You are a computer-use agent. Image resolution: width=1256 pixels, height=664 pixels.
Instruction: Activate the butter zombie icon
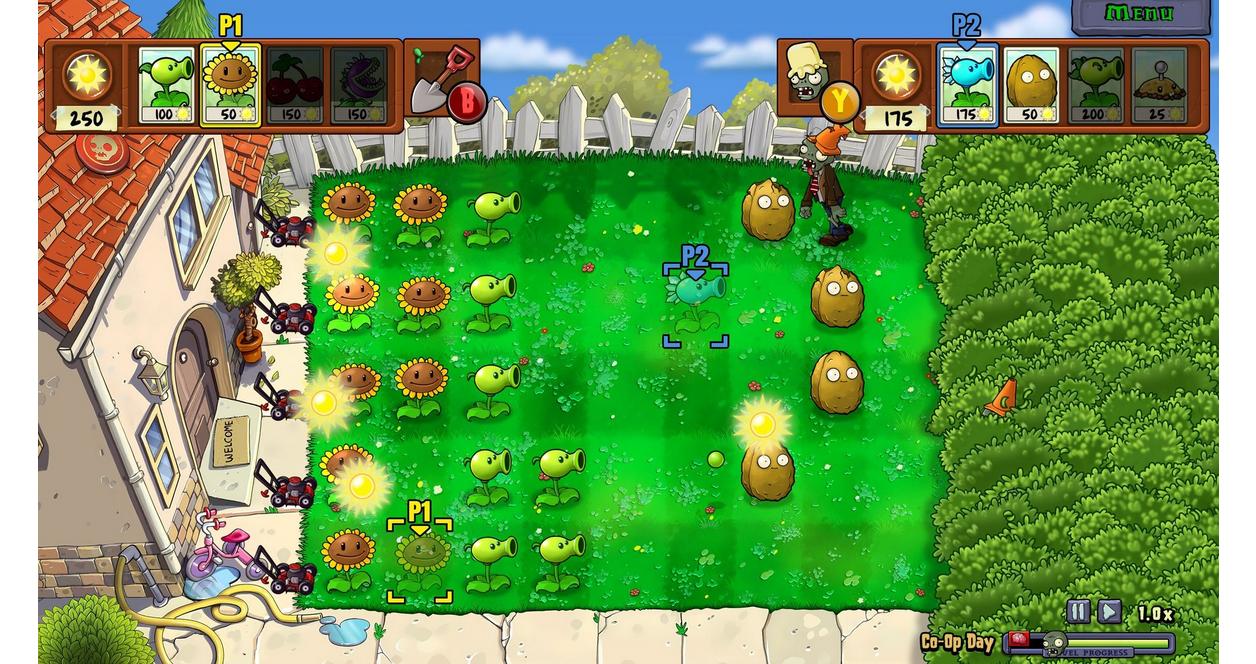coord(812,75)
